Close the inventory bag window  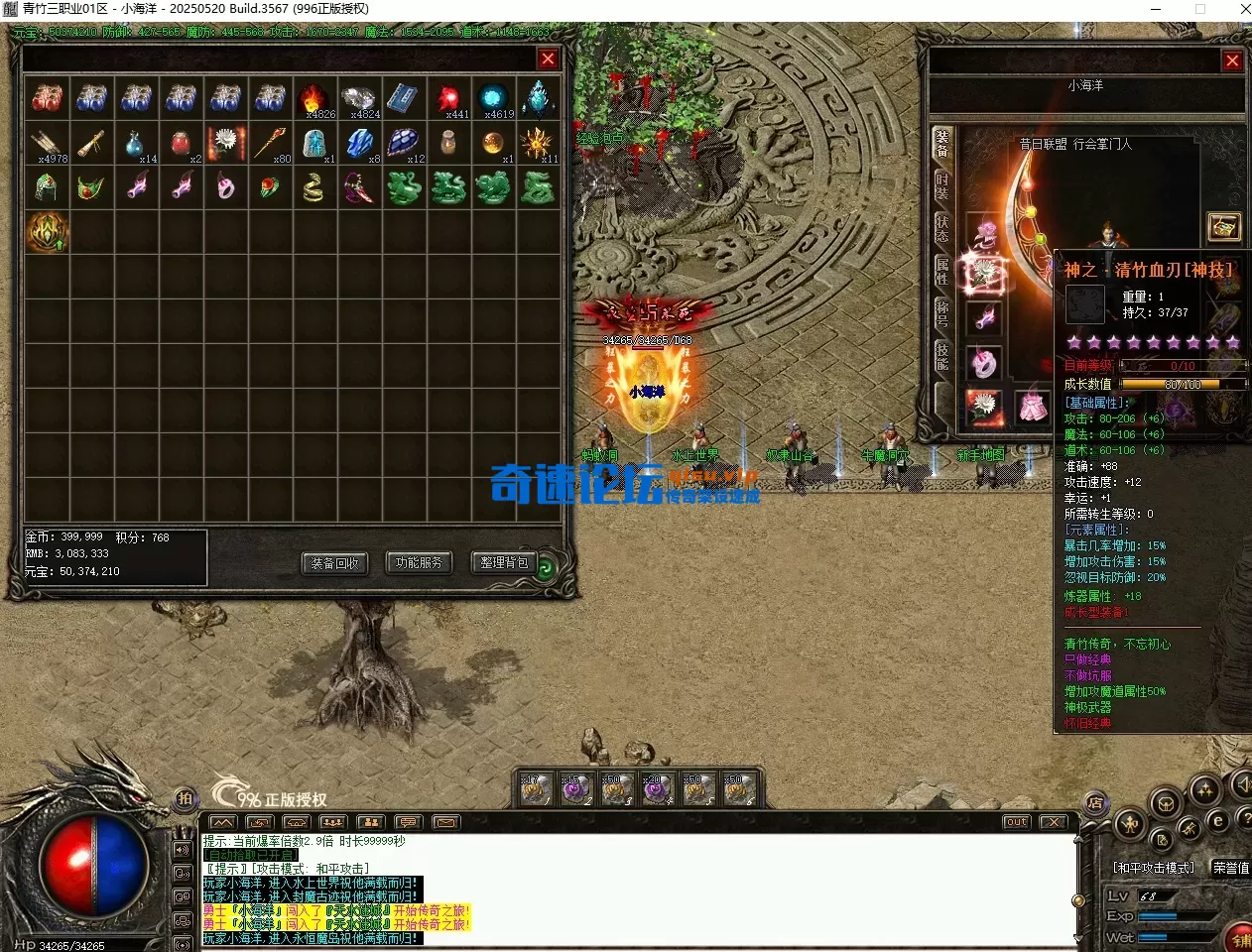[548, 59]
